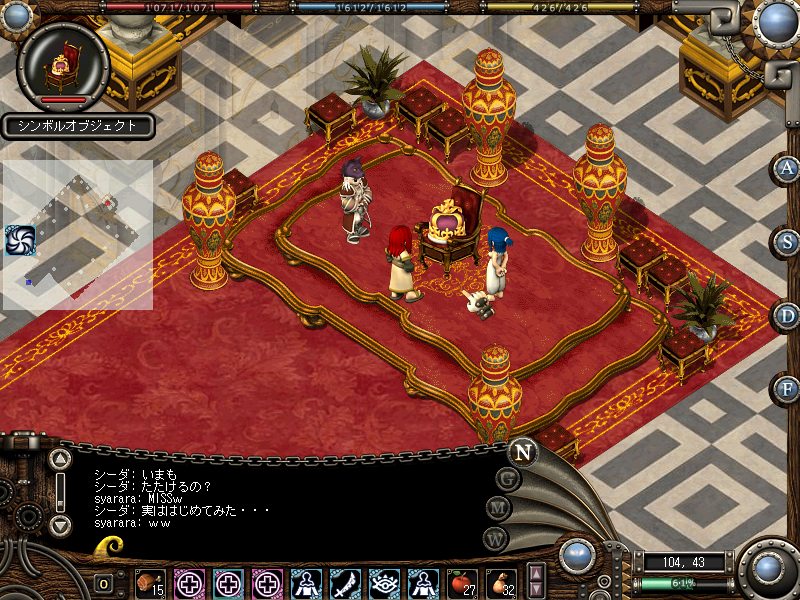800x600 pixels.
Task: Select the throne target portrait
Action: click(x=64, y=63)
